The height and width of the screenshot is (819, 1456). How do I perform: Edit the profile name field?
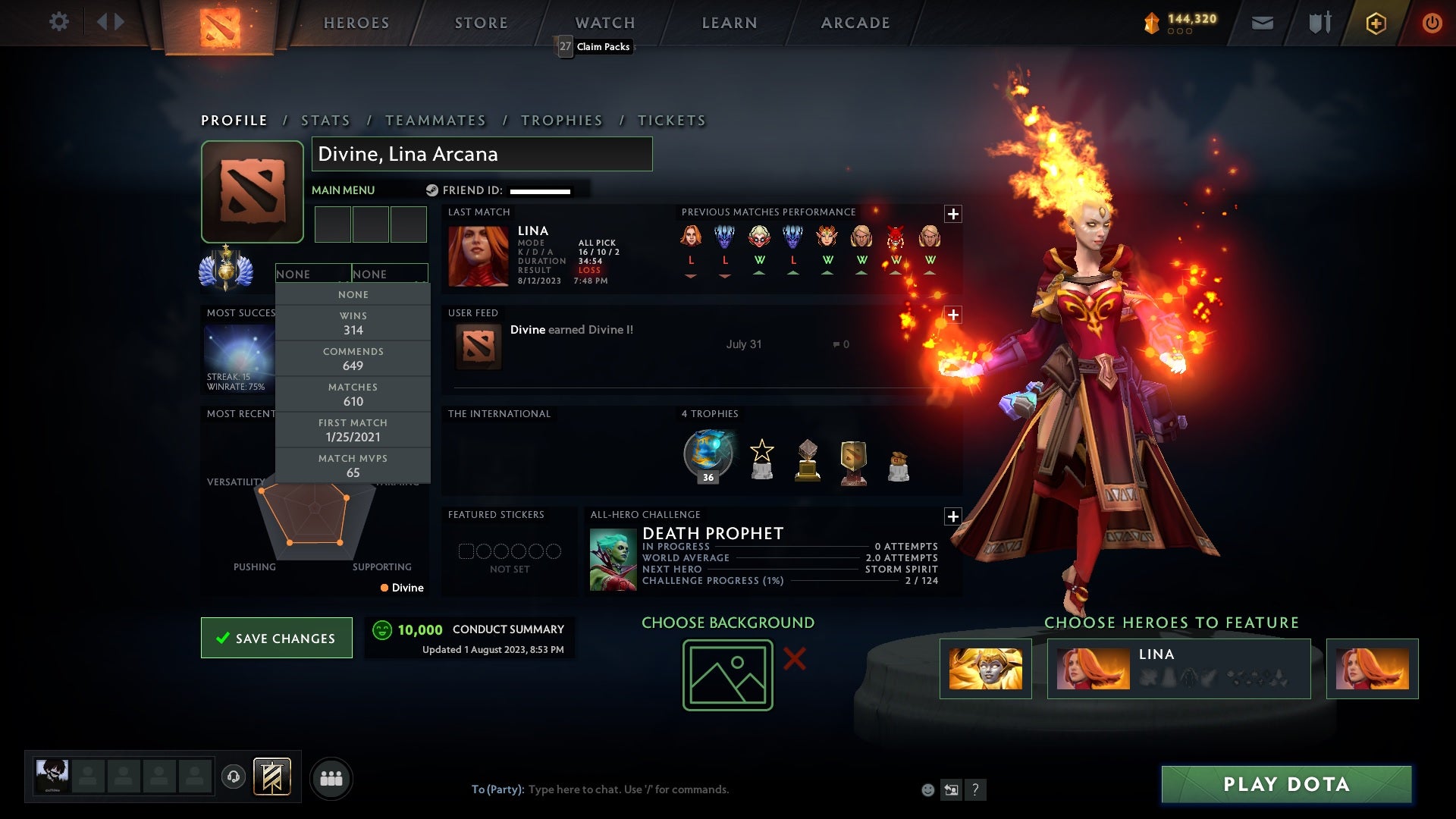point(482,154)
